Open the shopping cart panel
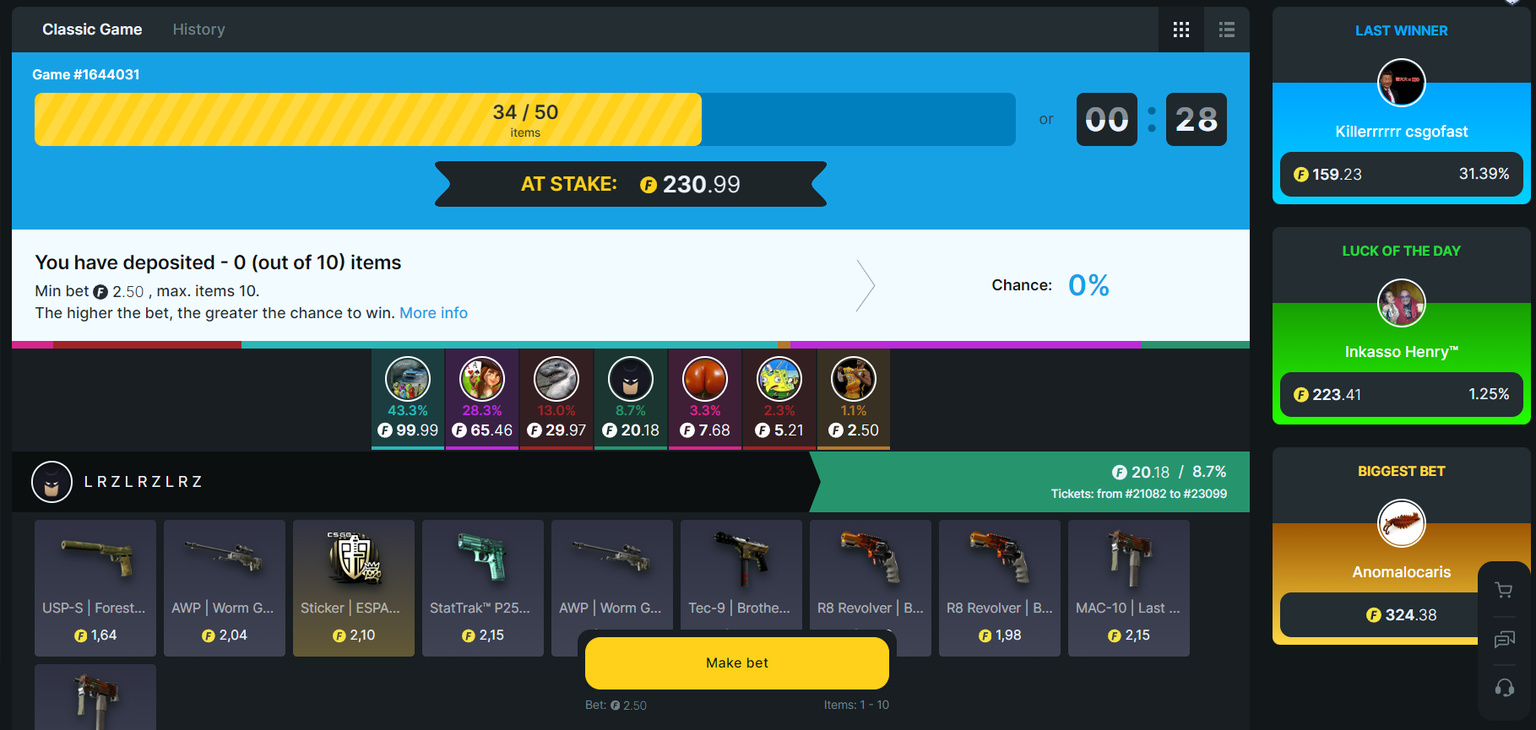The height and width of the screenshot is (730, 1536). tap(1504, 590)
